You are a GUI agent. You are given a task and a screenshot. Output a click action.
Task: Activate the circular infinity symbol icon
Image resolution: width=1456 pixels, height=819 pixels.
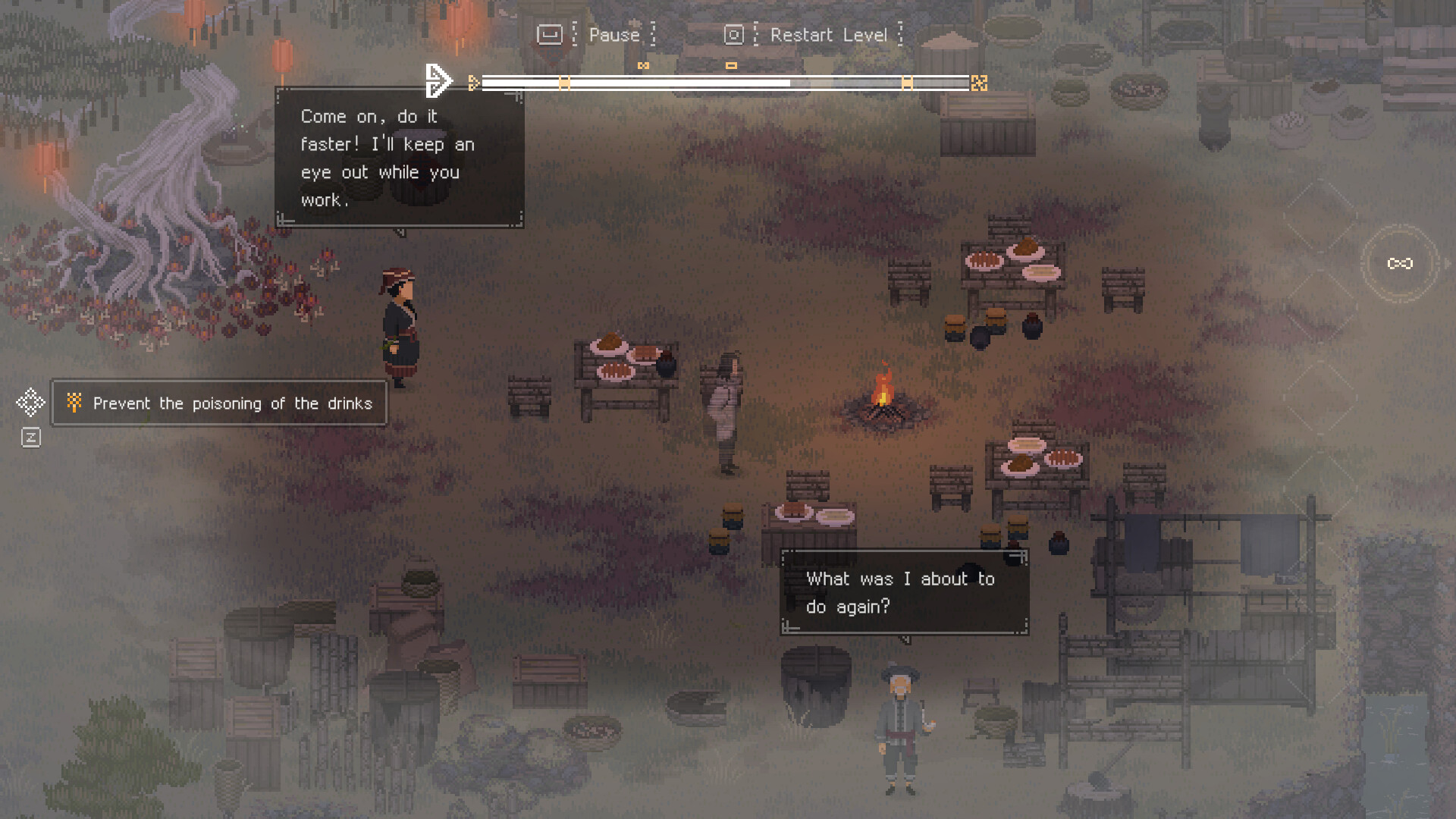[1400, 263]
